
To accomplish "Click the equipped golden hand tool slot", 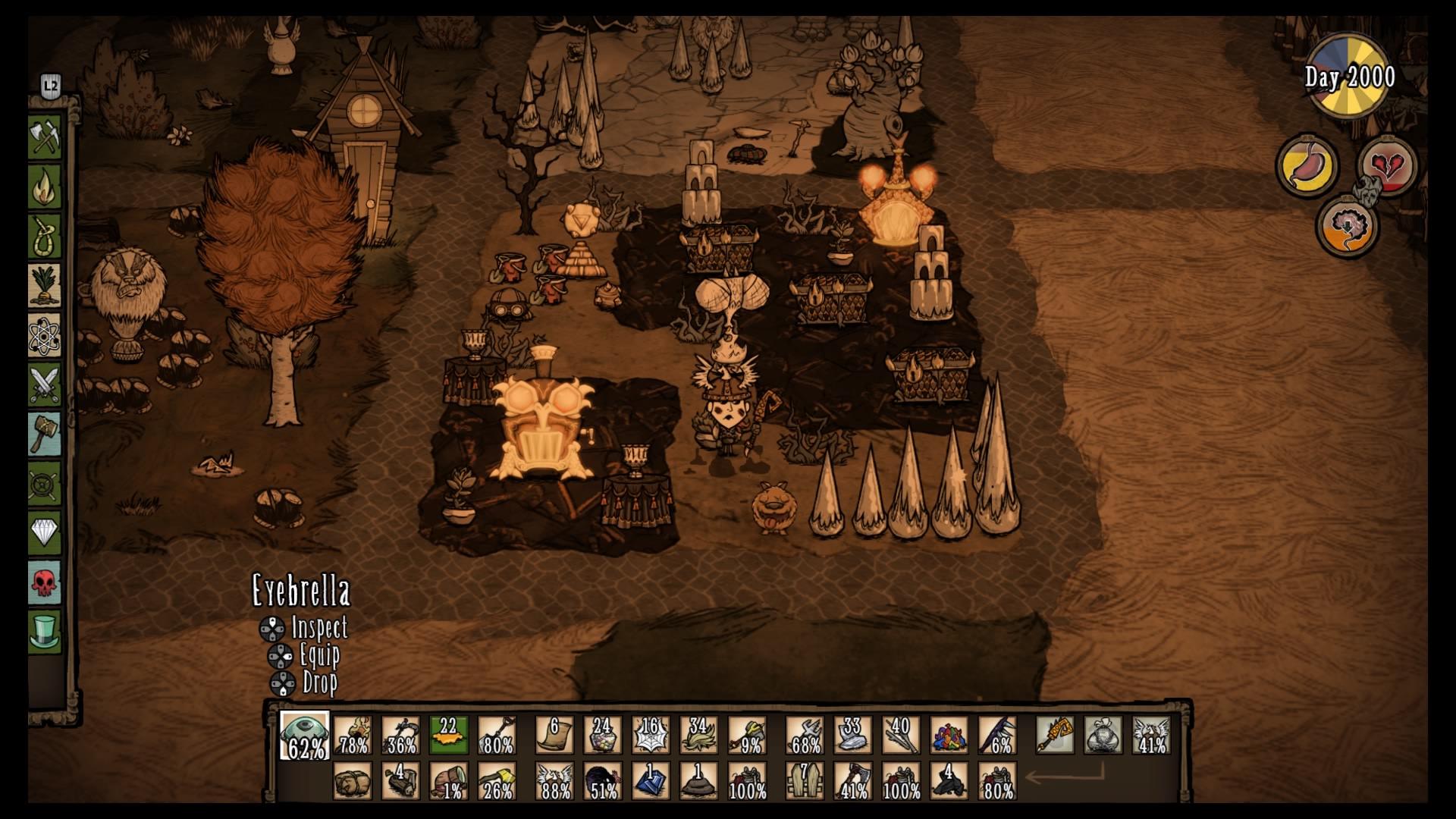I will pos(1055,736).
